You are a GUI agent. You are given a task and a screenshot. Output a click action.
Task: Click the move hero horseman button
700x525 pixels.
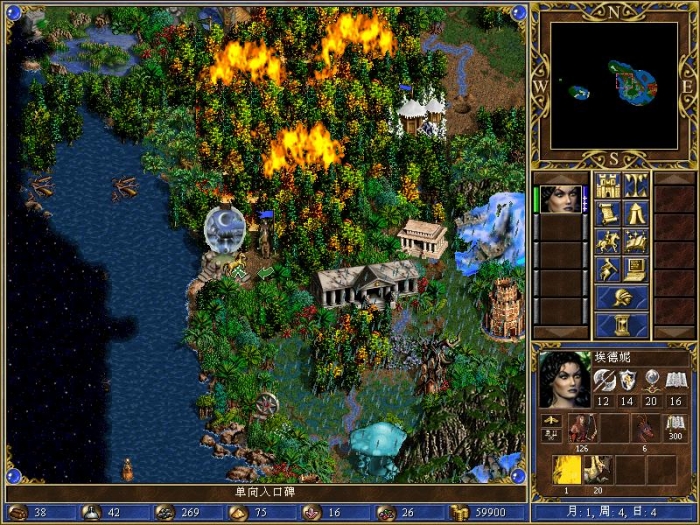tap(608, 241)
